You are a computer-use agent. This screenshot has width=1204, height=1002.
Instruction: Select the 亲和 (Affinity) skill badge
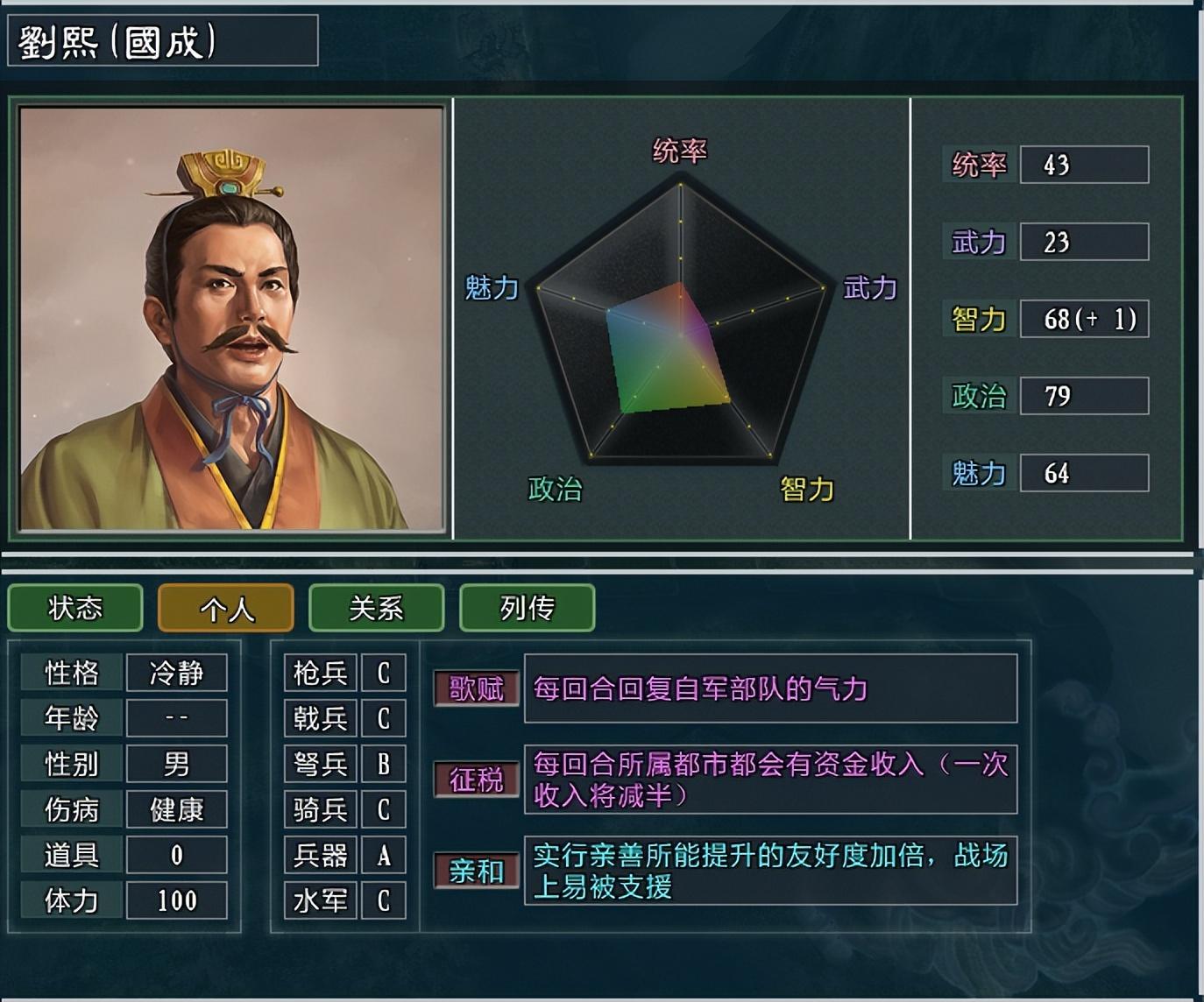[x=475, y=871]
